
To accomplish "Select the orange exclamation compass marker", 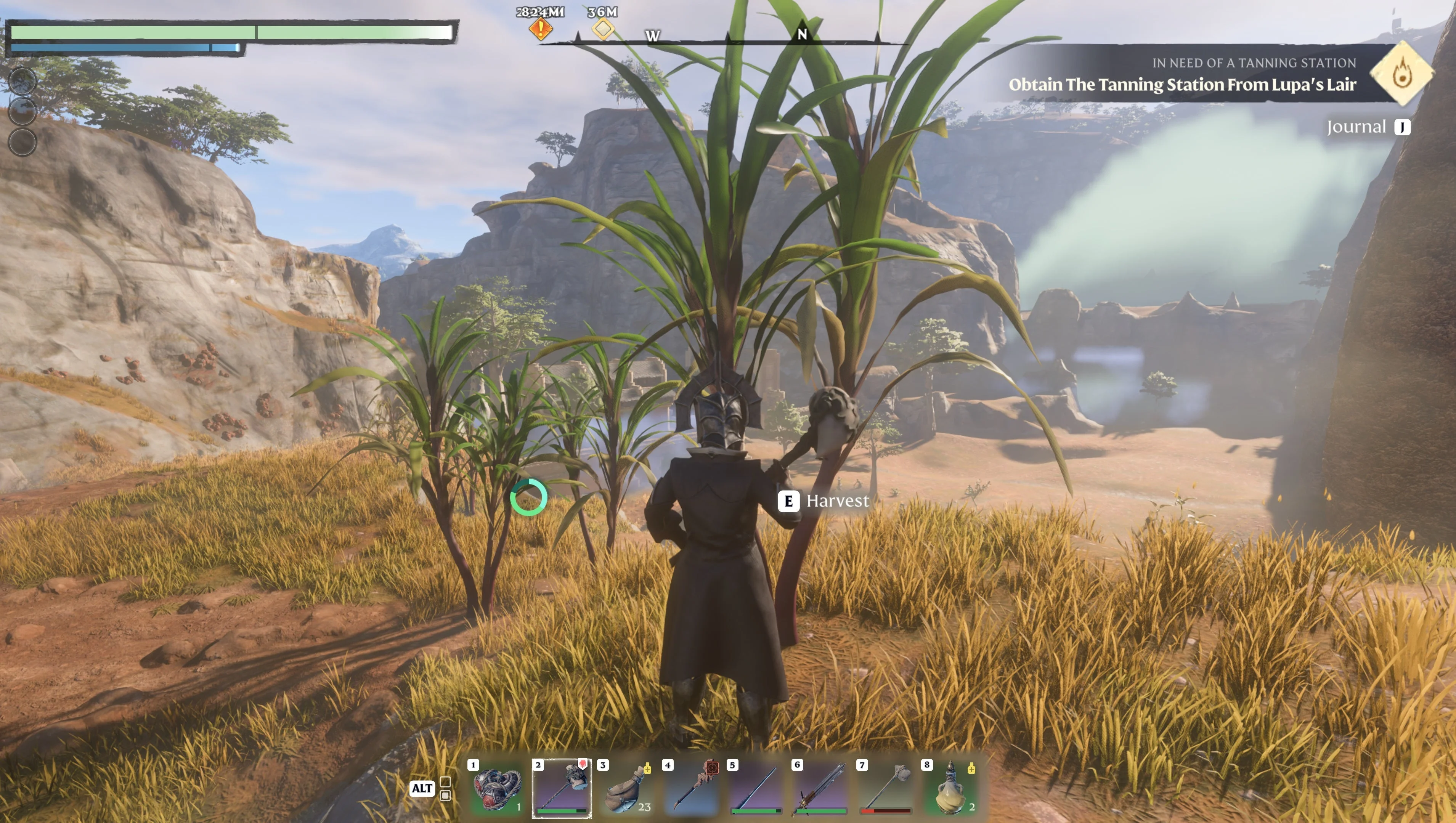I will (540, 28).
